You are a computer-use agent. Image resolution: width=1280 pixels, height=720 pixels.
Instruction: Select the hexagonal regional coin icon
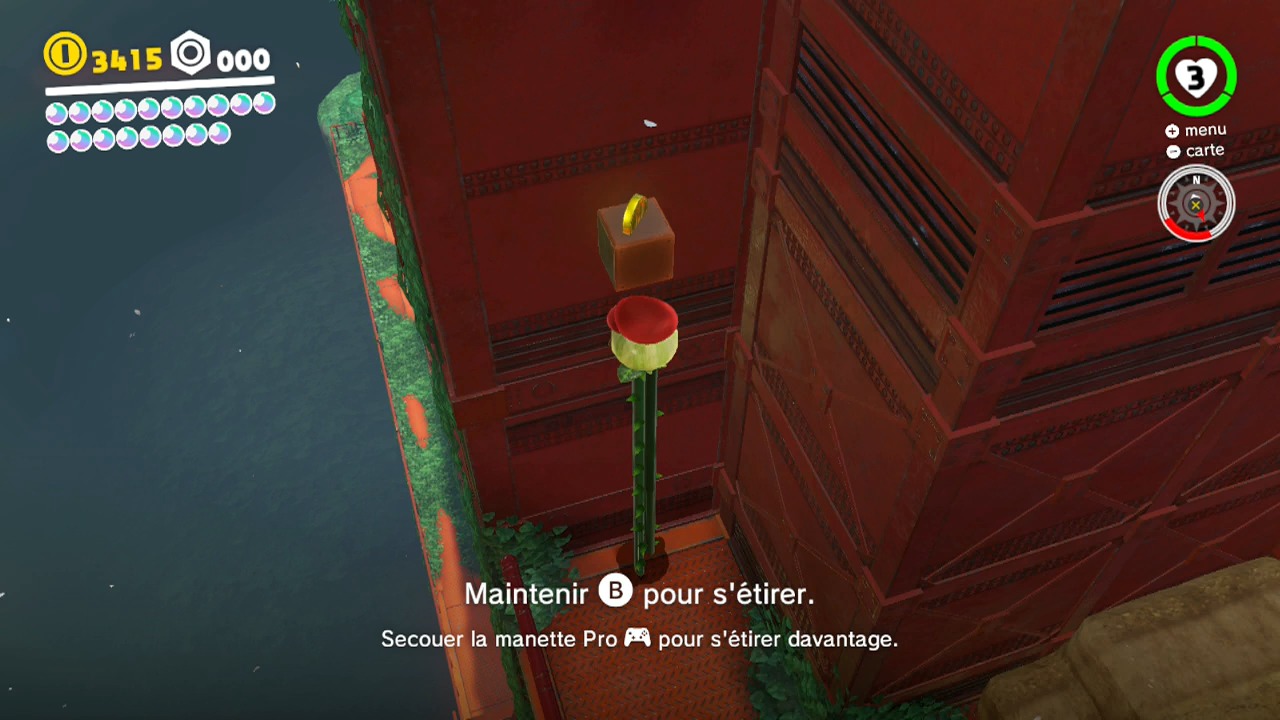[190, 55]
